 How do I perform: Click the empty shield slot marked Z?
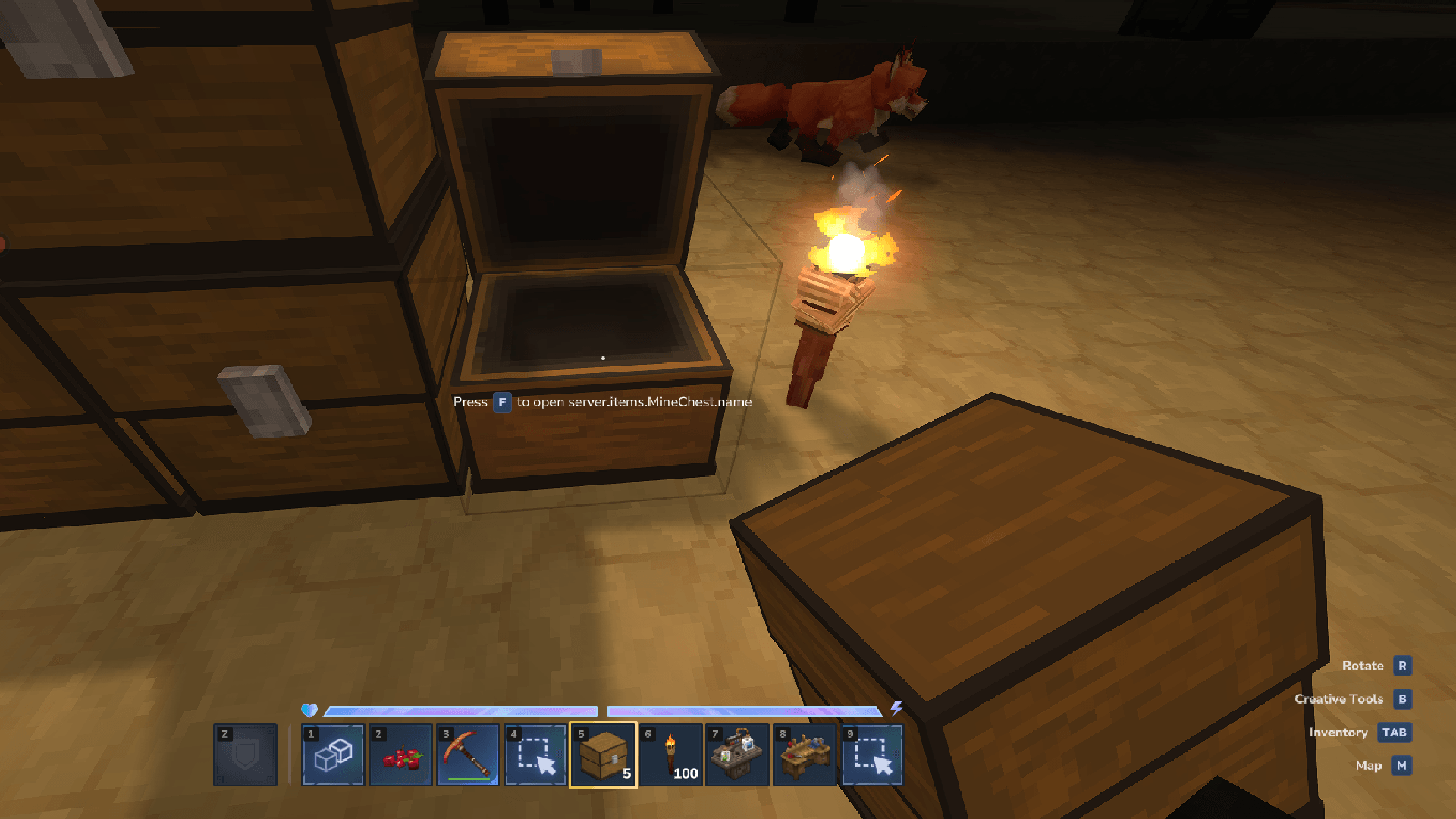(245, 755)
